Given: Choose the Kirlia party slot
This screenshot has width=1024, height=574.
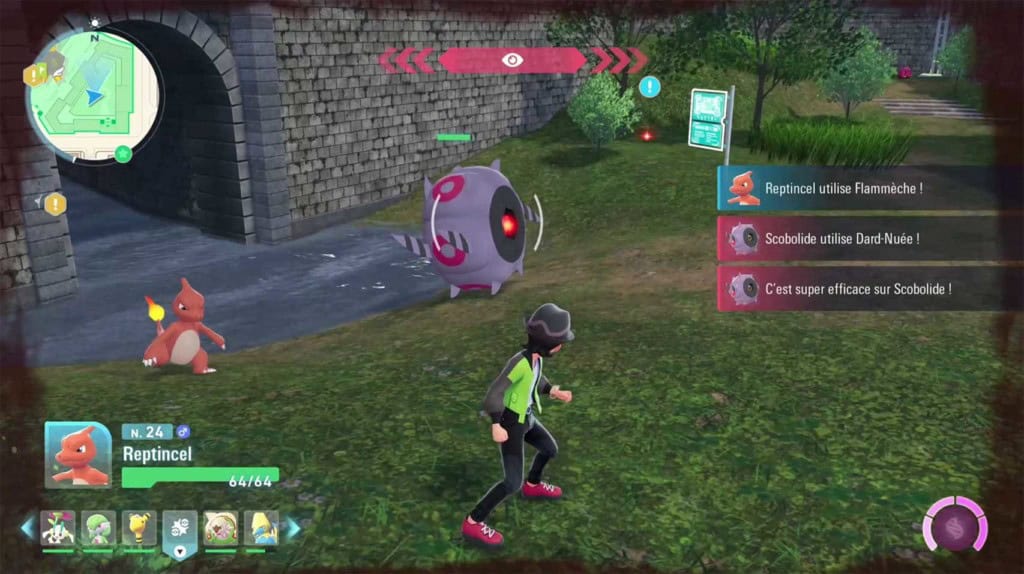Looking at the screenshot, I should (x=98, y=528).
